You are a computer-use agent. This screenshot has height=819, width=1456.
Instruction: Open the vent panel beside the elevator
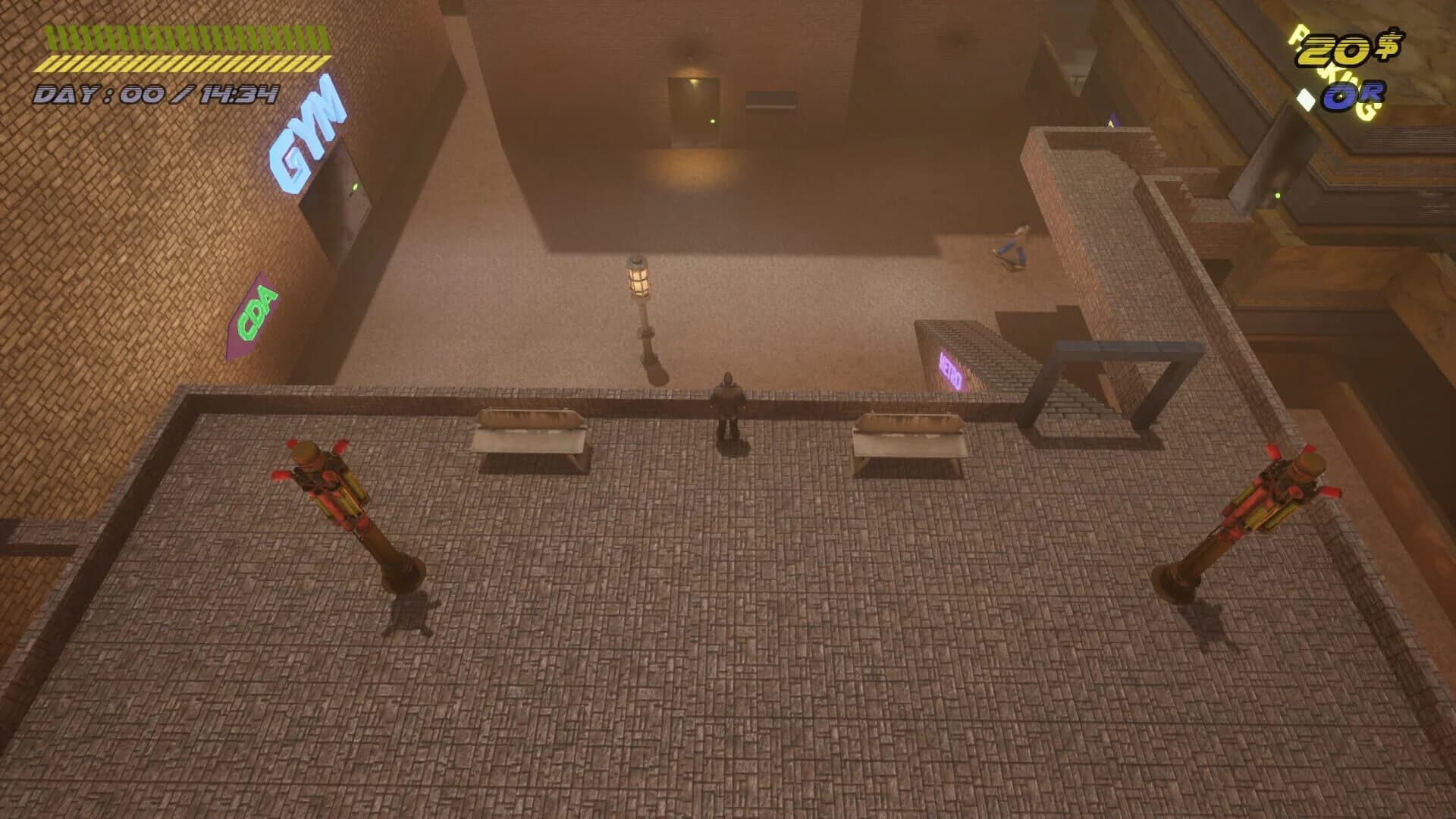(x=772, y=99)
